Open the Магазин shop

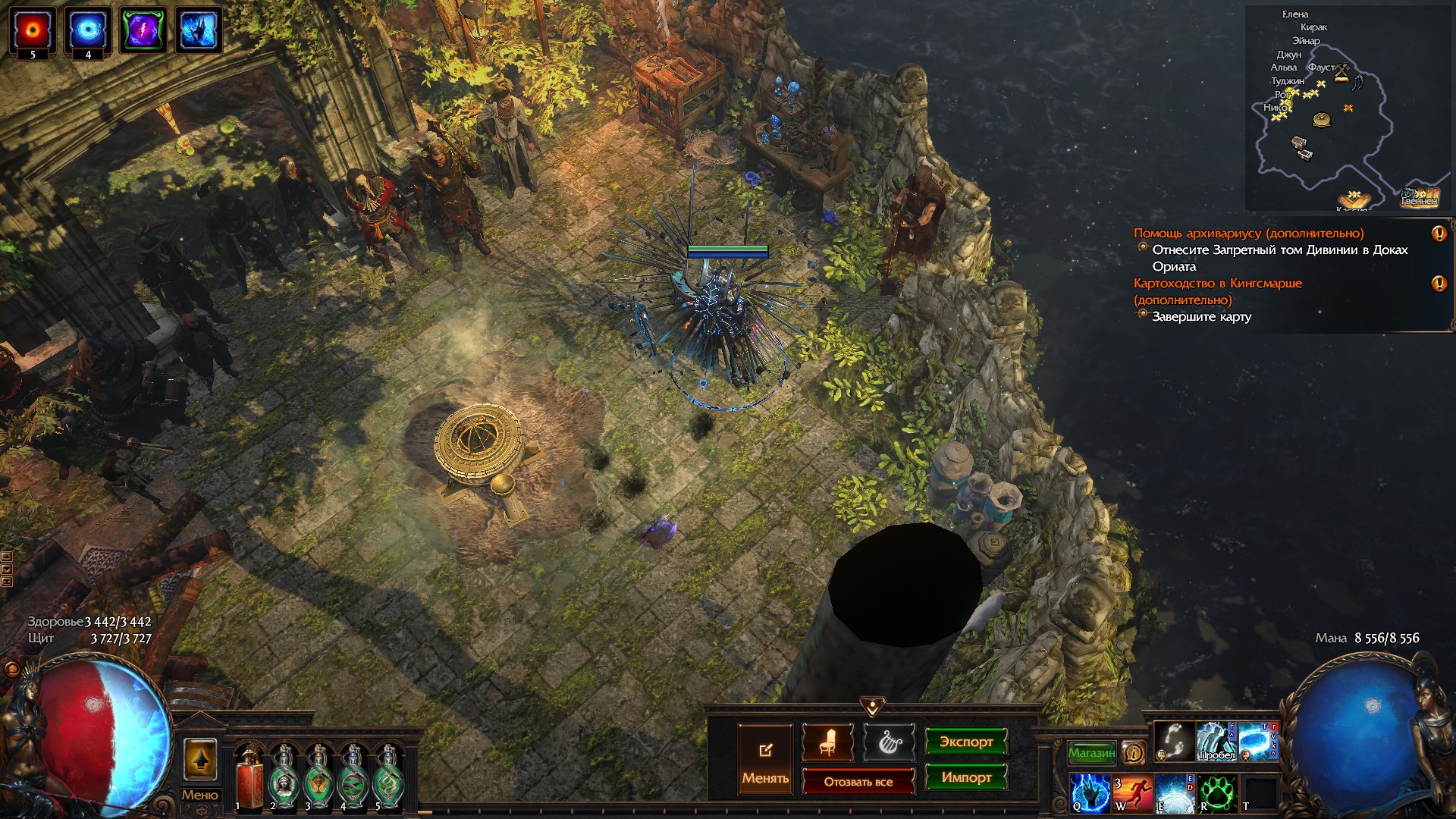pyautogui.click(x=1091, y=752)
